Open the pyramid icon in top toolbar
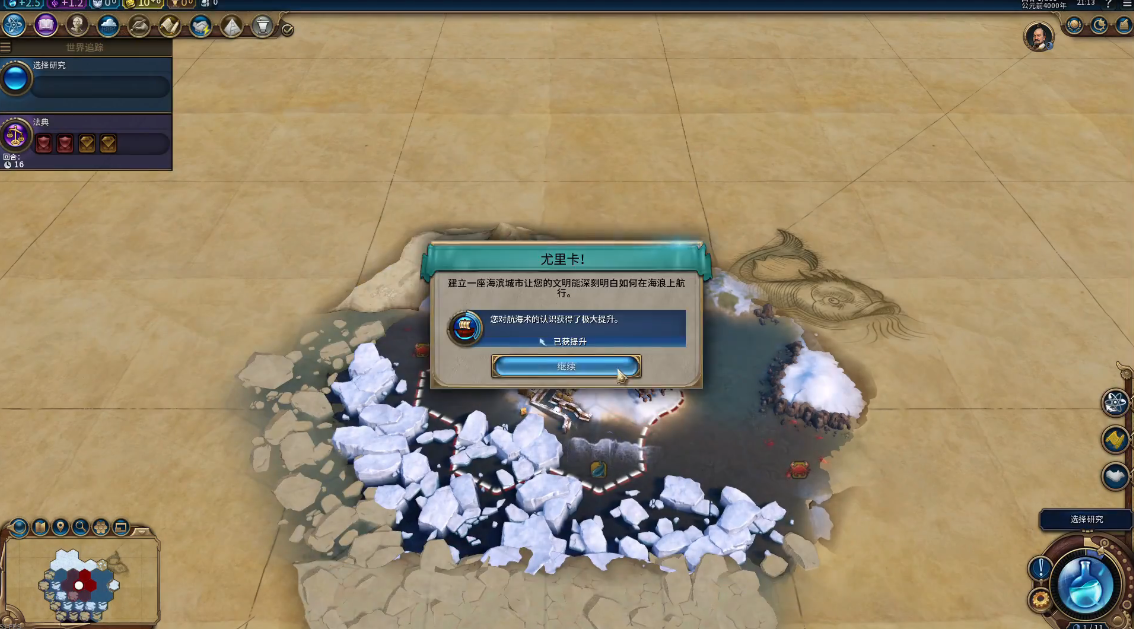Viewport: 1134px width, 629px height. tap(231, 26)
